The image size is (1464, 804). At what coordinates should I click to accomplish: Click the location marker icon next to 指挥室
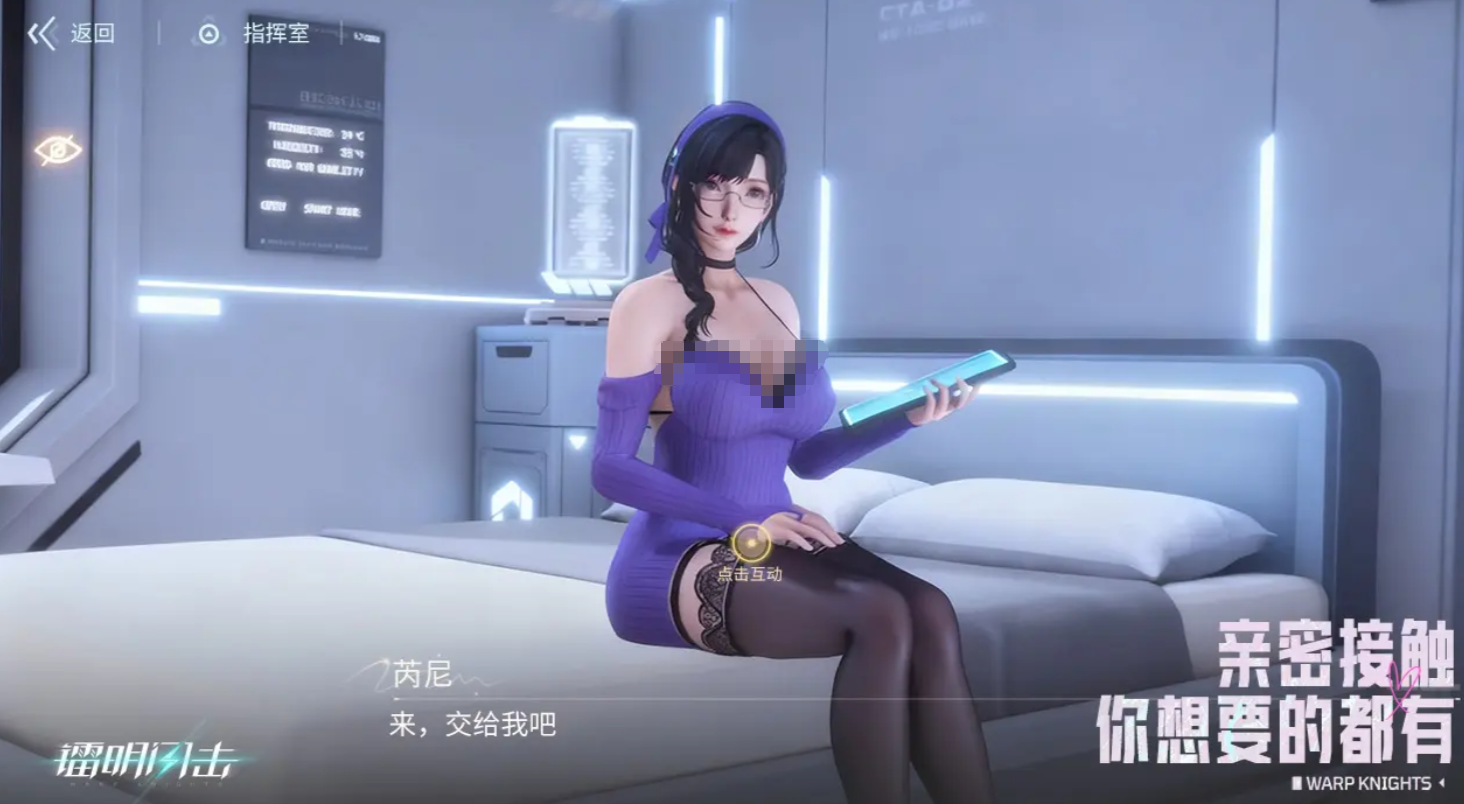coord(207,32)
